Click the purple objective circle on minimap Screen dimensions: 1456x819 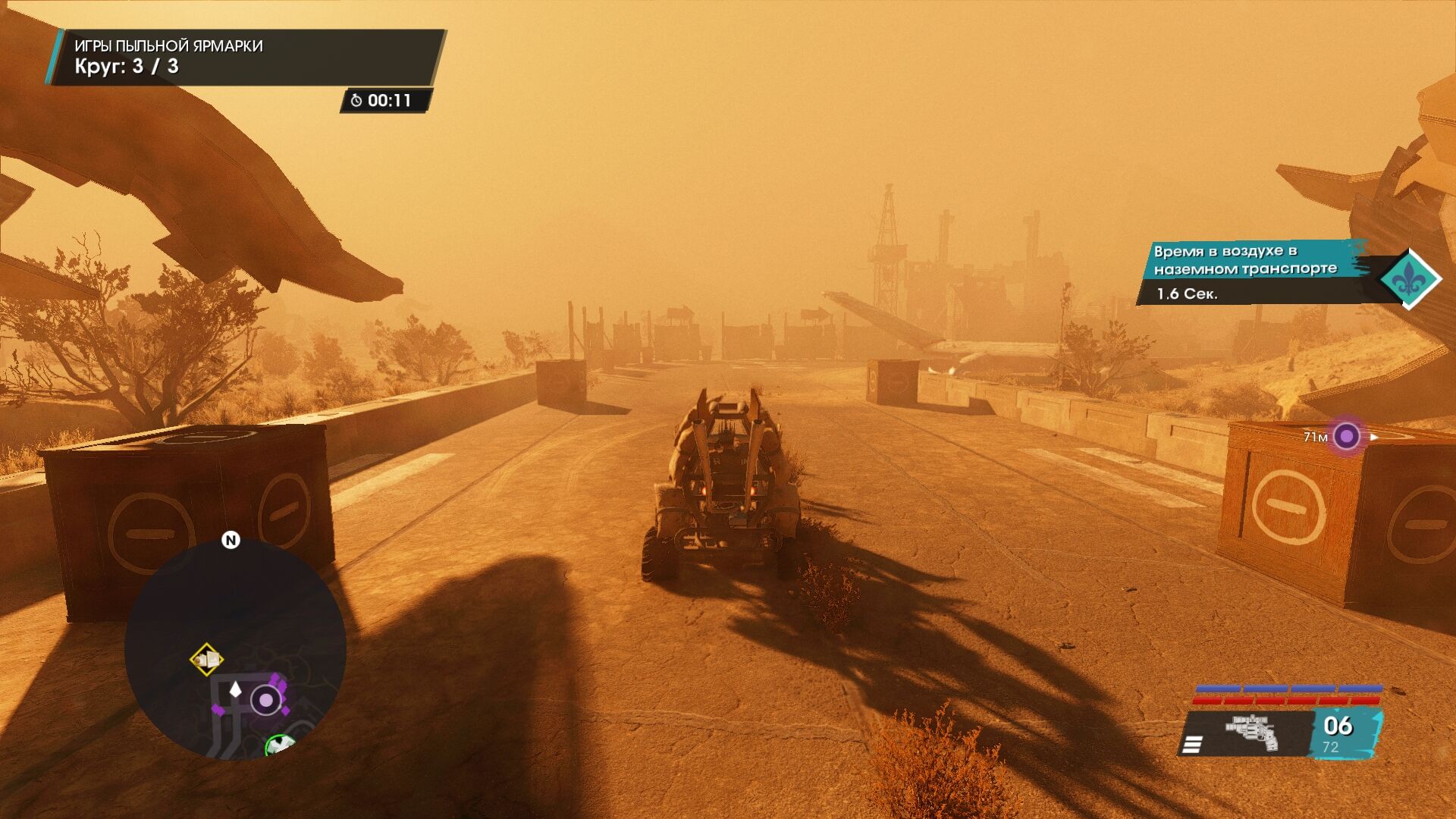[x=265, y=700]
